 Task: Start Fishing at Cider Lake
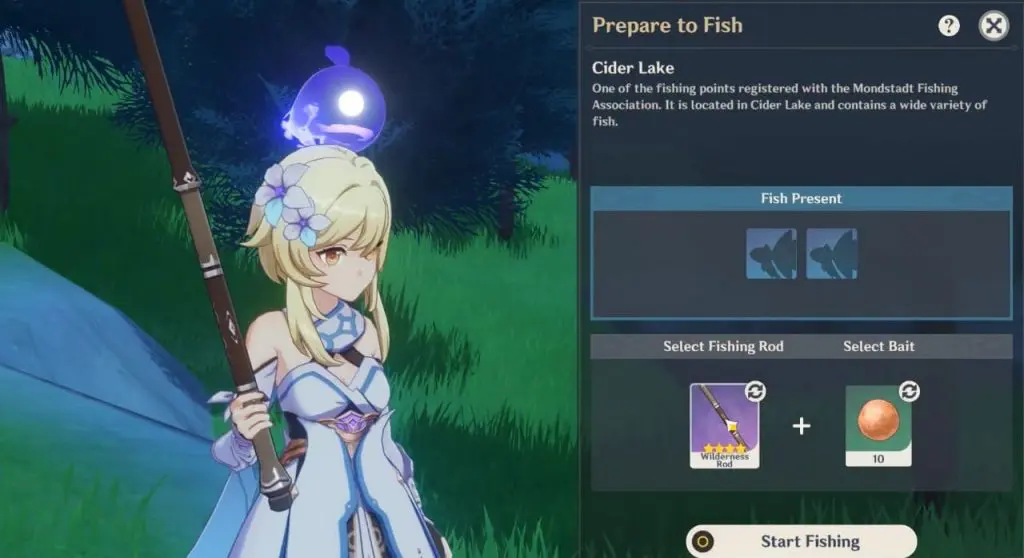pos(801,541)
